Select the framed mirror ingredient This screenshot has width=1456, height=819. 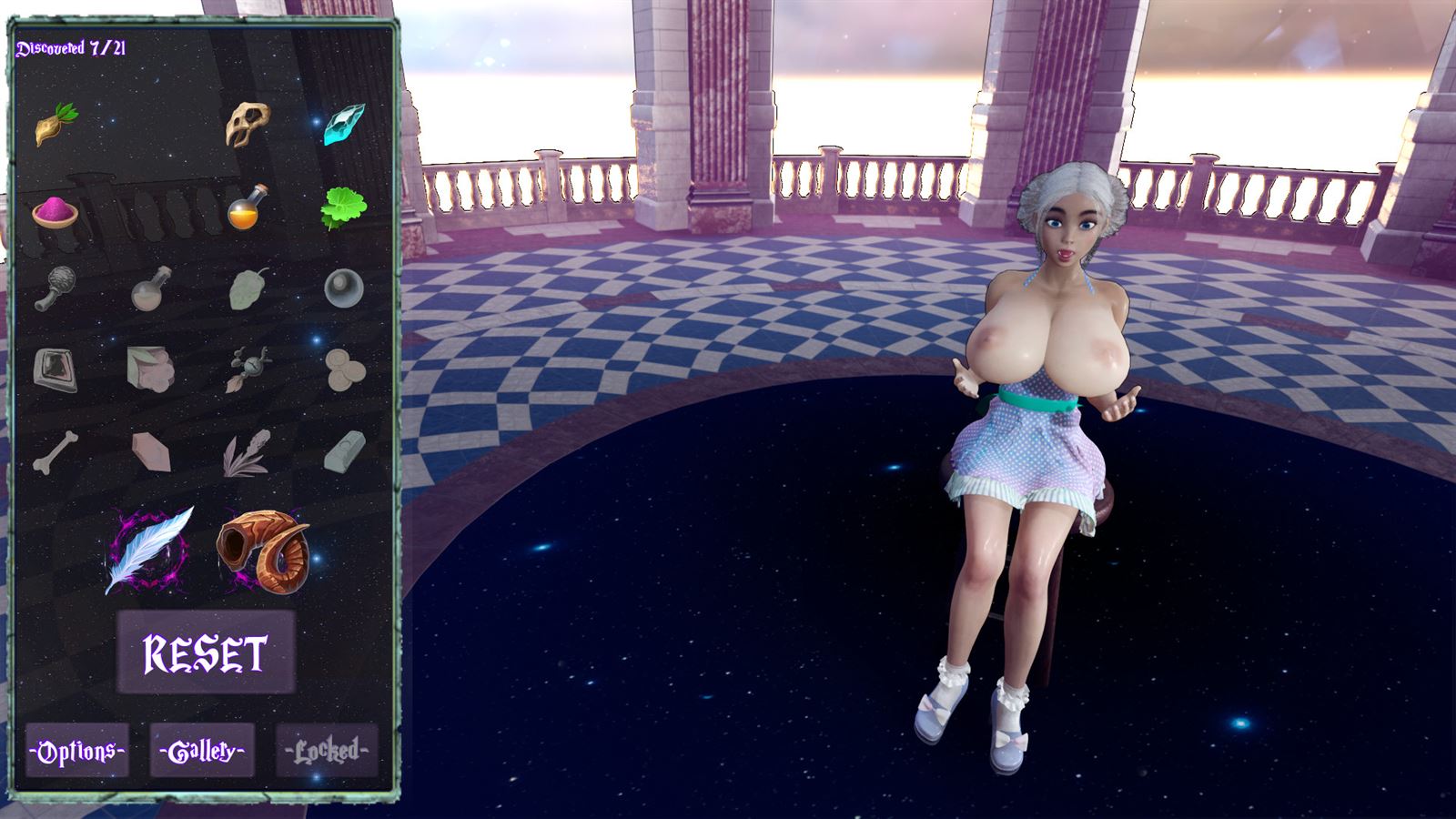pyautogui.click(x=56, y=369)
